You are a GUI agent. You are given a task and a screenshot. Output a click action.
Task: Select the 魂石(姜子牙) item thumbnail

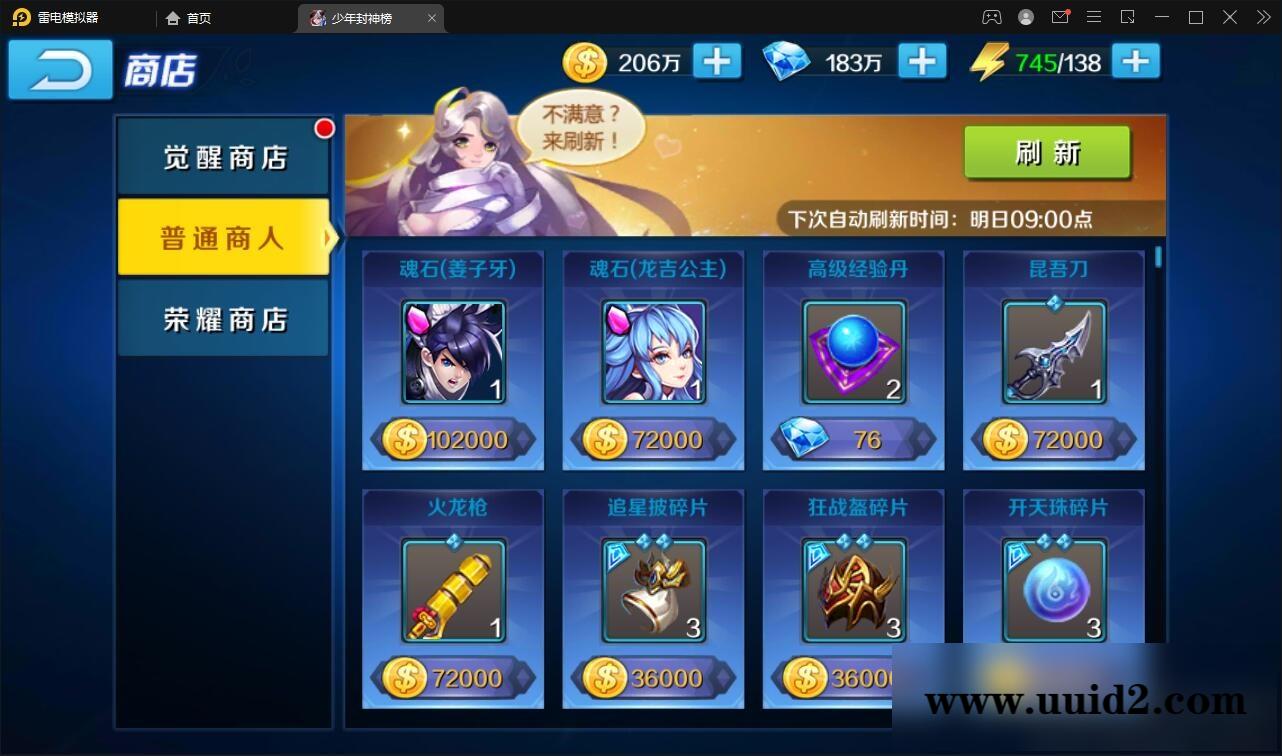point(452,350)
